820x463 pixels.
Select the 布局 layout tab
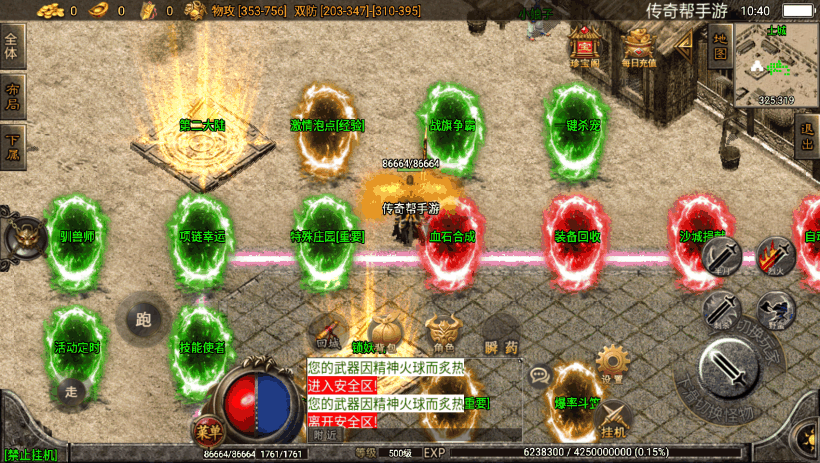(x=12, y=96)
